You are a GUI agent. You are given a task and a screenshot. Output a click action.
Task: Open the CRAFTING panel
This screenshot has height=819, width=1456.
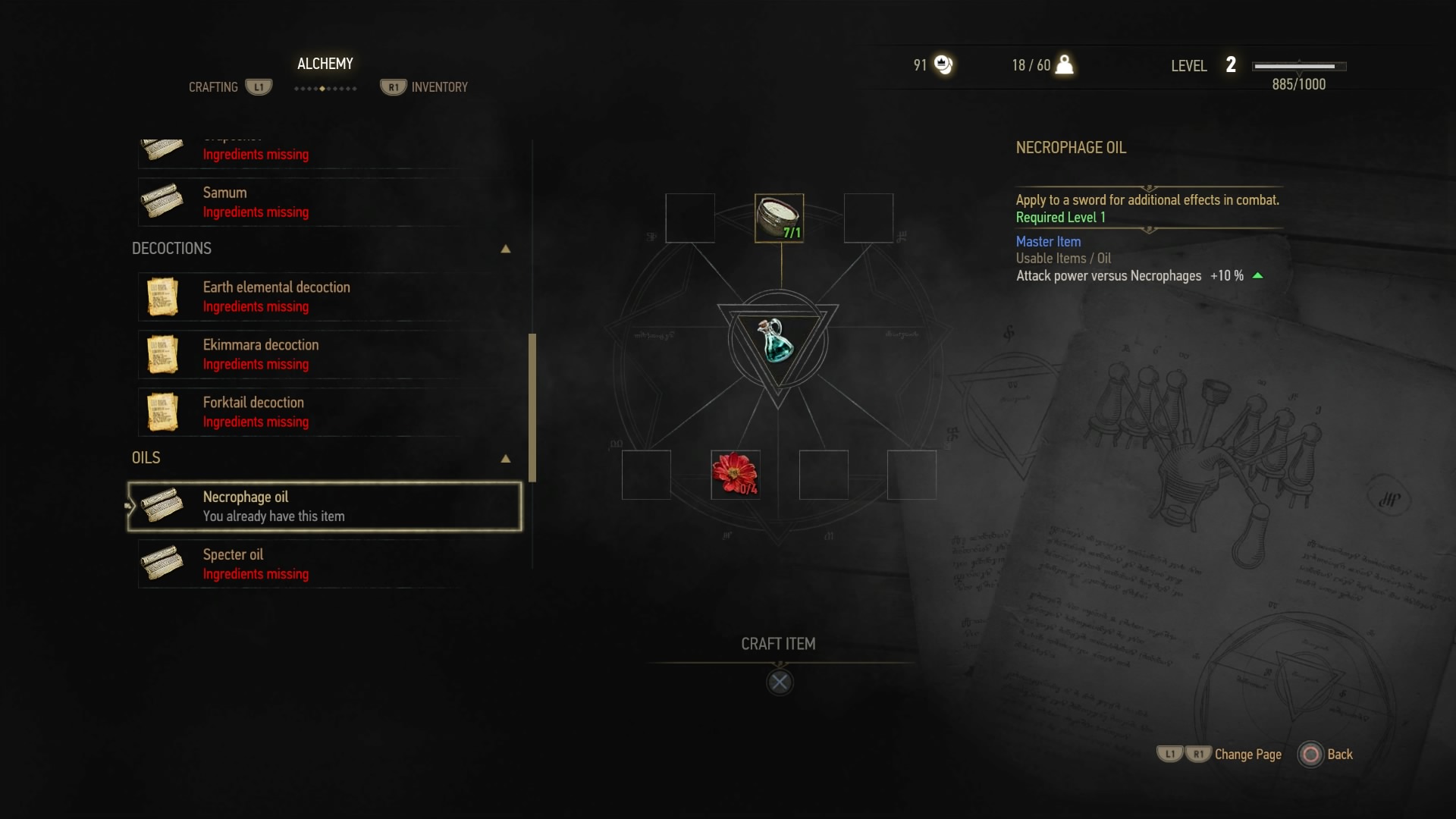click(x=213, y=86)
